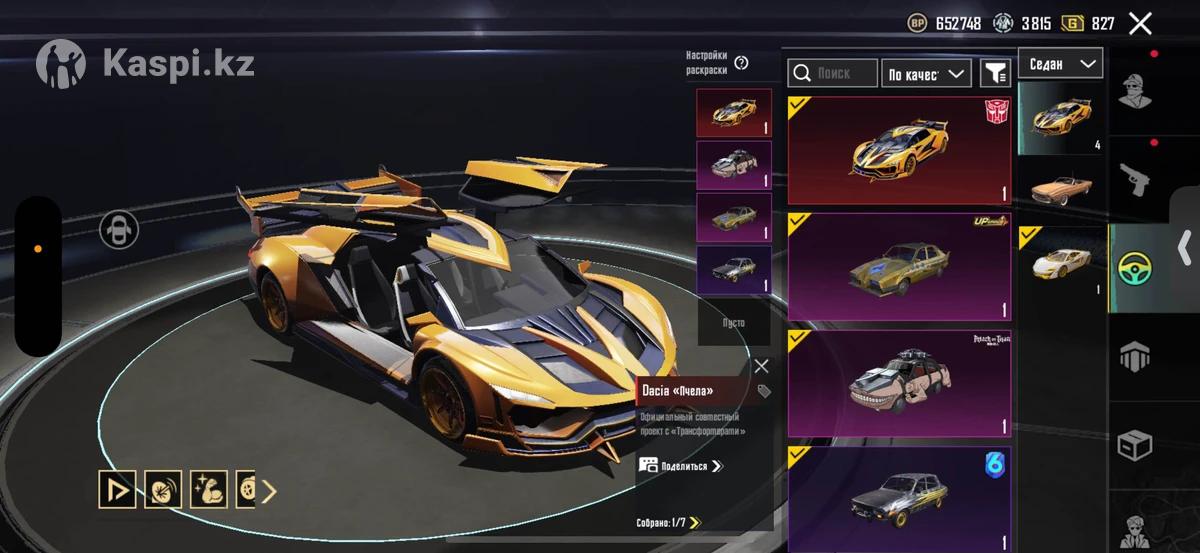Viewport: 1200px width, 553px height.
Task: Open the Собрано 1/7 collection progress
Action: point(669,522)
